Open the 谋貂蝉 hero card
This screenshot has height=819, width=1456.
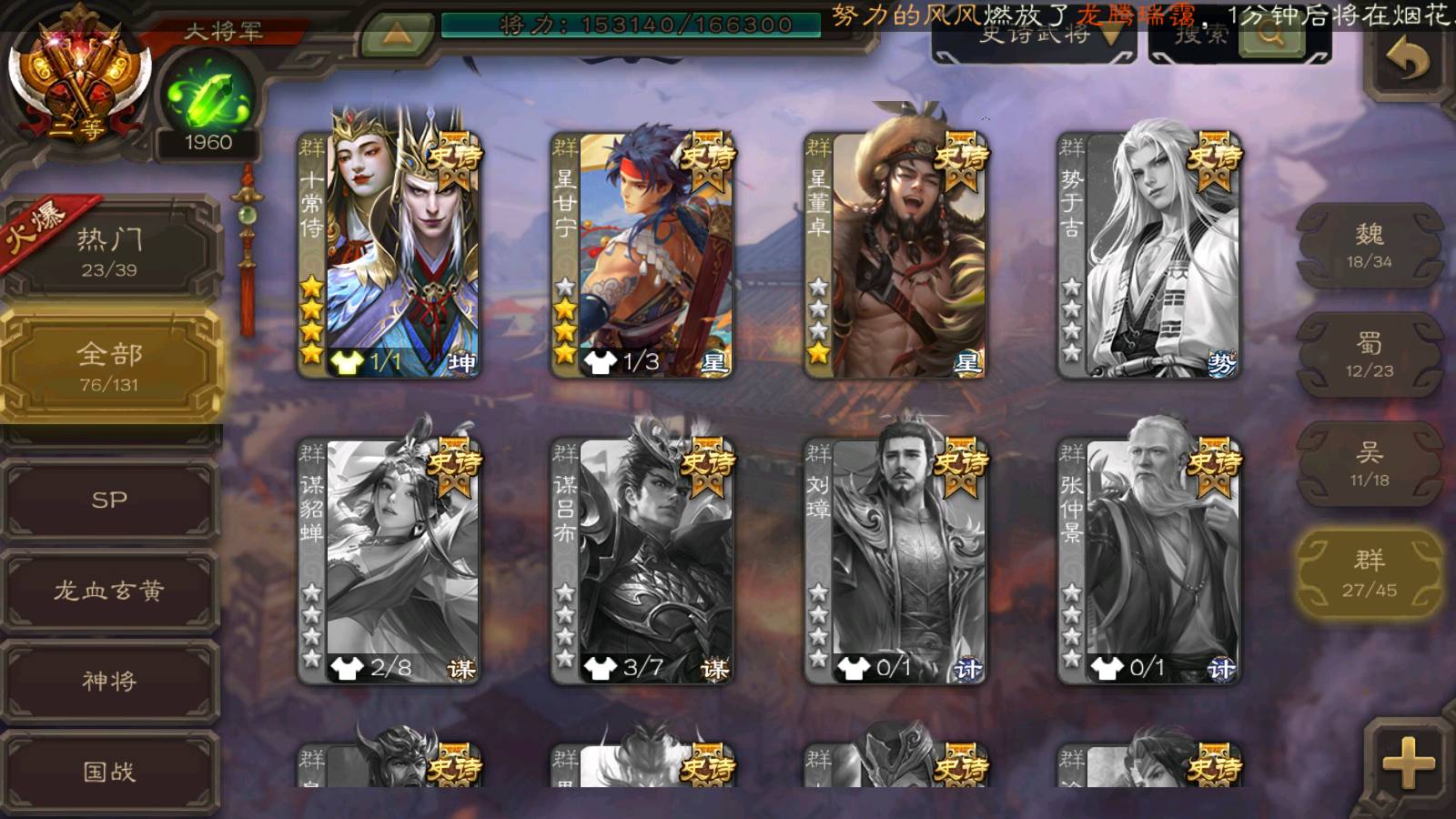[389, 561]
